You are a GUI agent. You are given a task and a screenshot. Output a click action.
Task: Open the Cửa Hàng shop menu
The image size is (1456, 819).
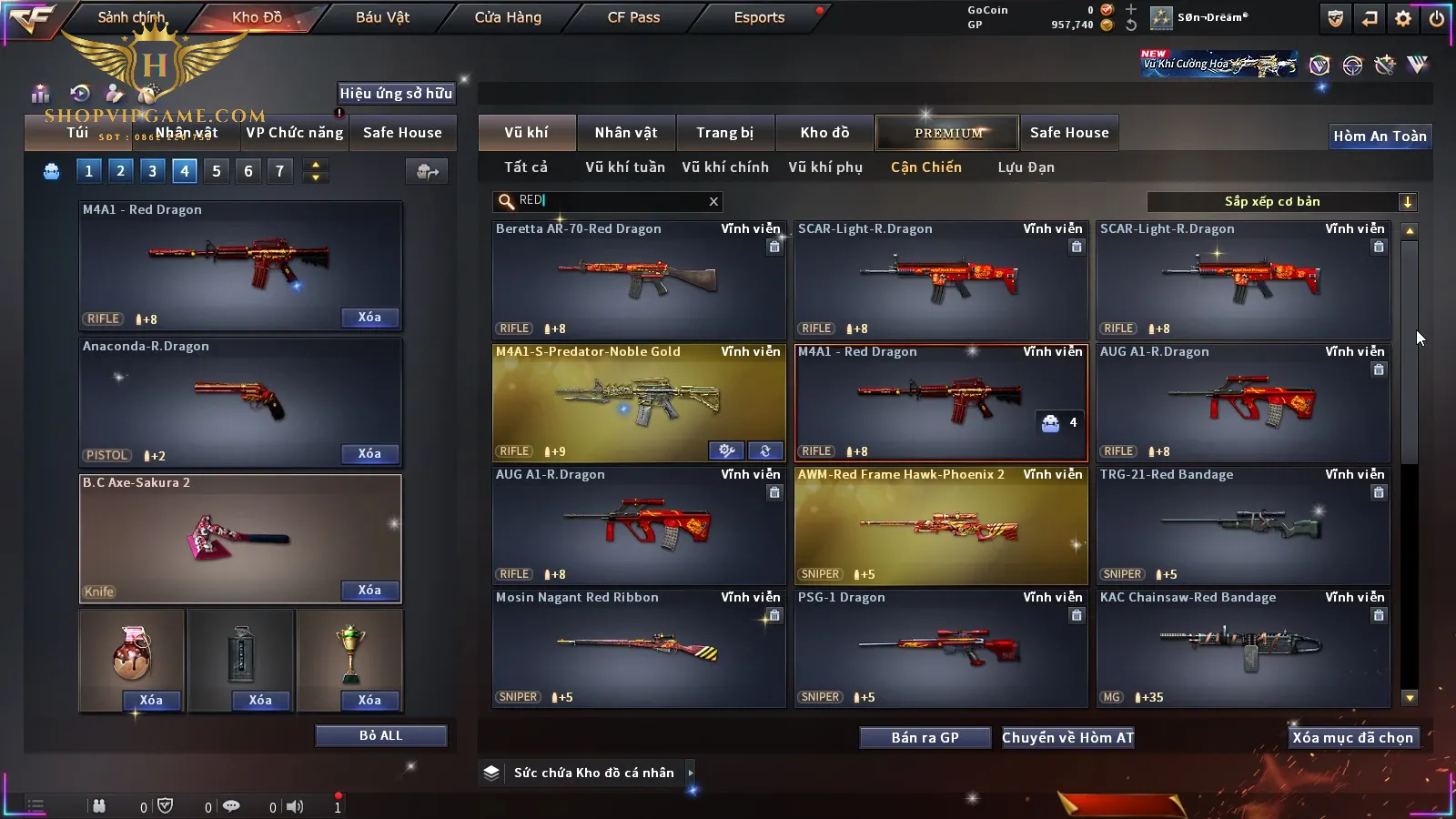click(x=508, y=17)
